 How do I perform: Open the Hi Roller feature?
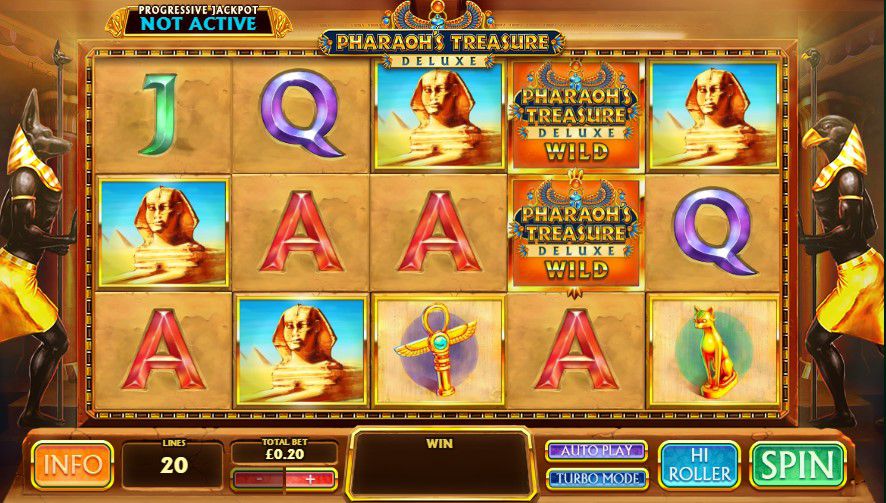tap(699, 464)
